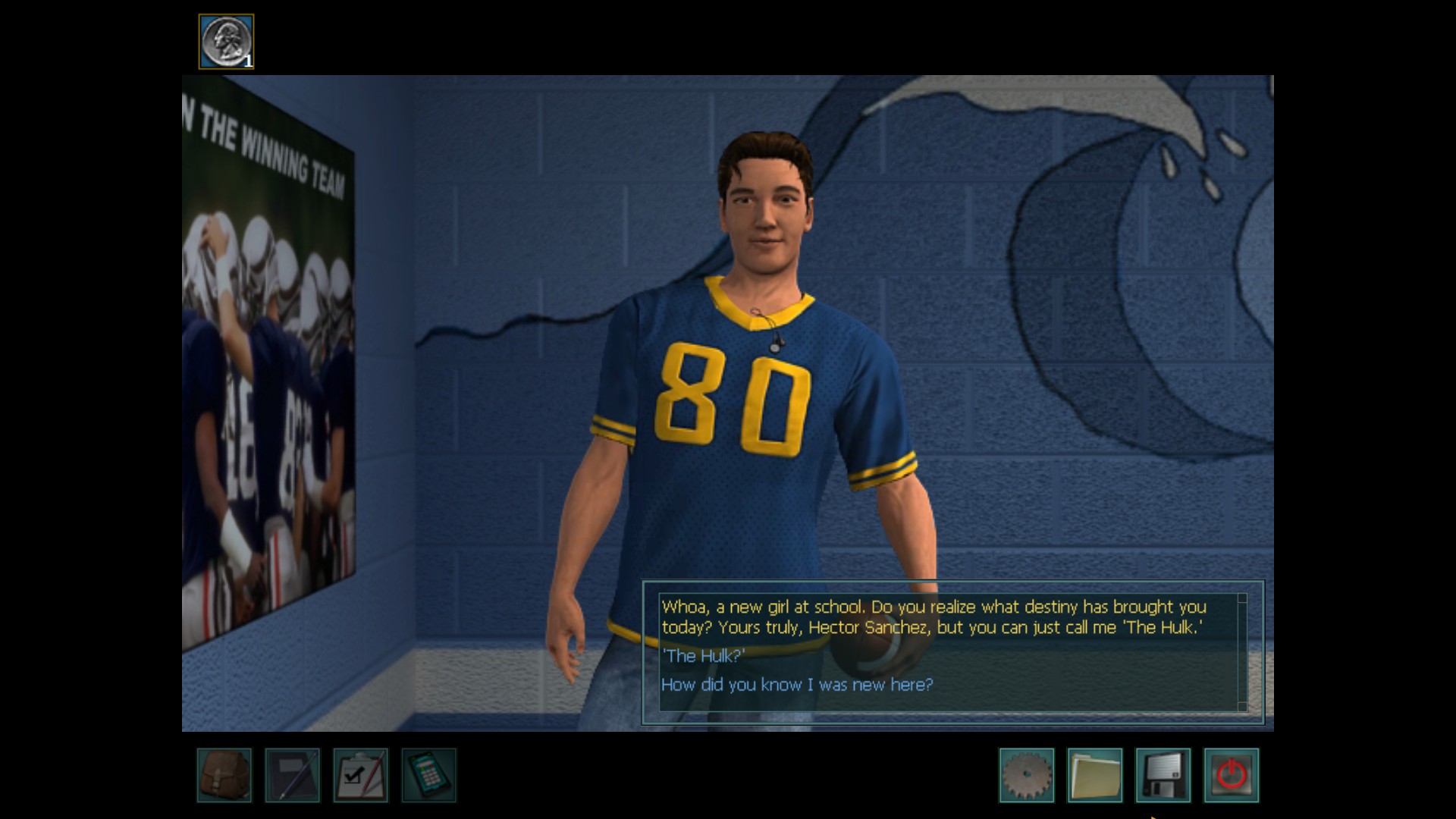This screenshot has width=1456, height=819.
Task: Open the checklist clipboard
Action: click(x=361, y=775)
